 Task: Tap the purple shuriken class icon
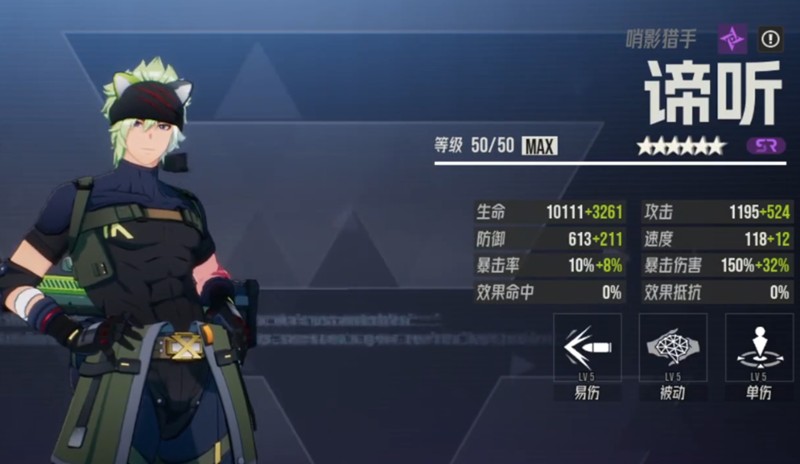click(733, 40)
